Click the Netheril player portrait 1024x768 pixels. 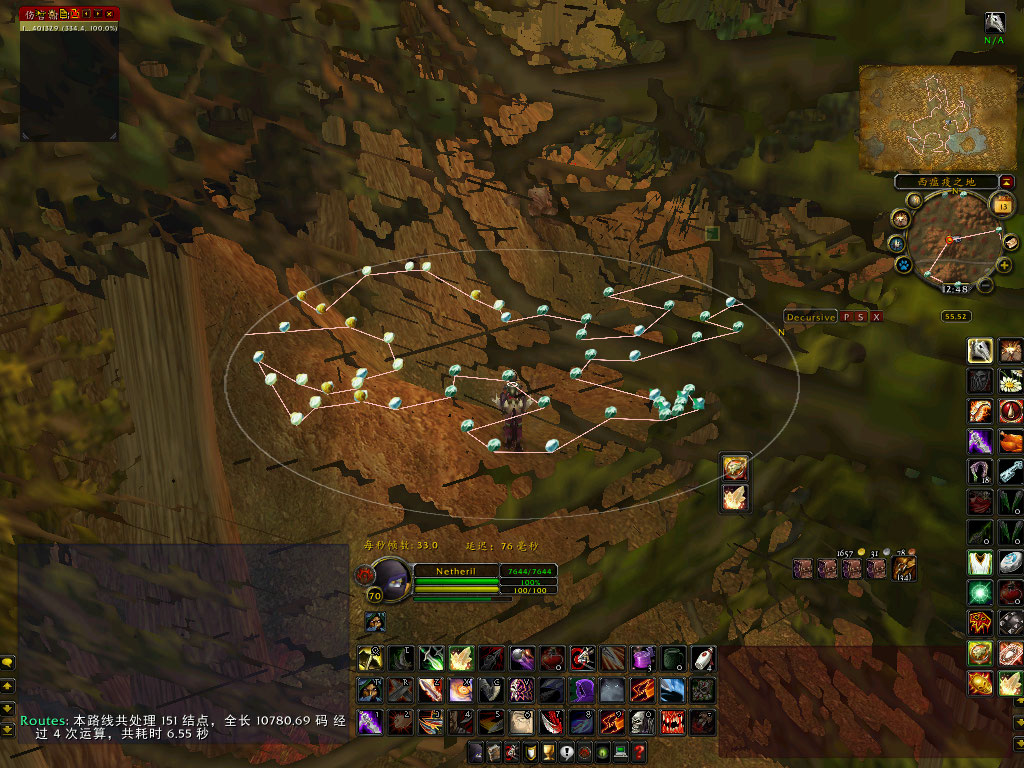(x=391, y=578)
